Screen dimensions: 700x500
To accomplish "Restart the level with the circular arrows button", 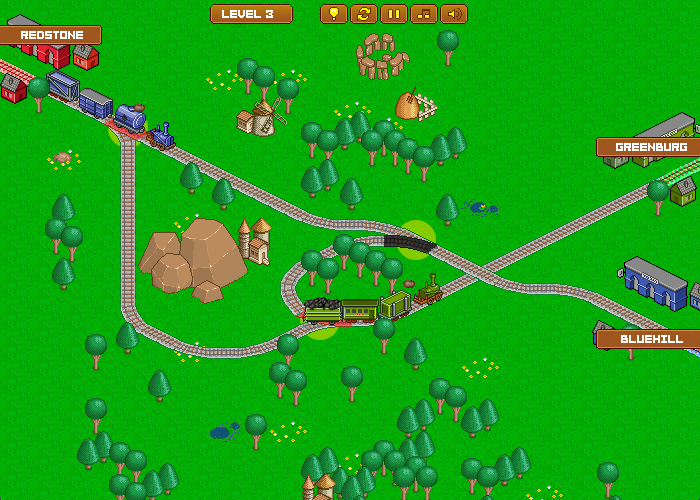I will 364,14.
